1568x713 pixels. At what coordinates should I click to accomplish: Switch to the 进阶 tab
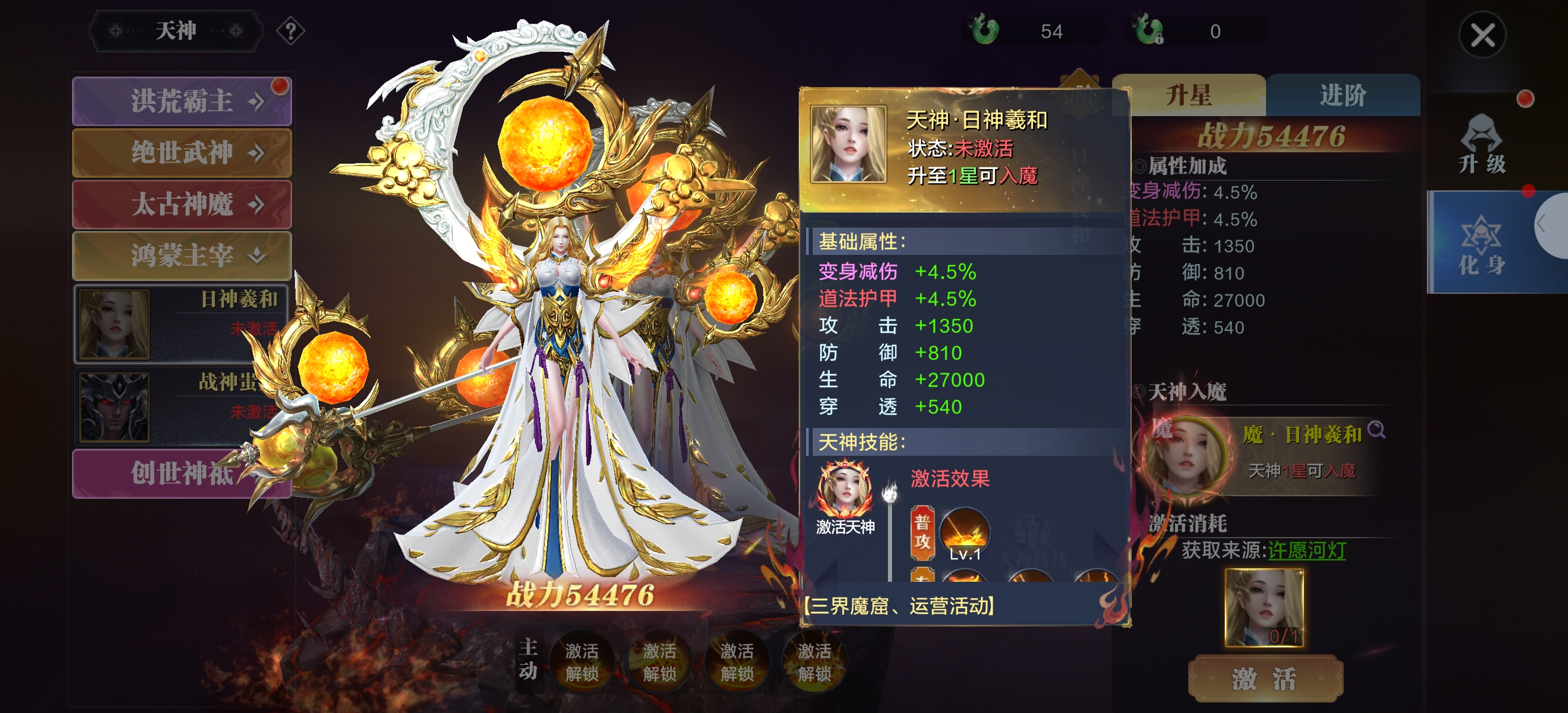coord(1343,96)
